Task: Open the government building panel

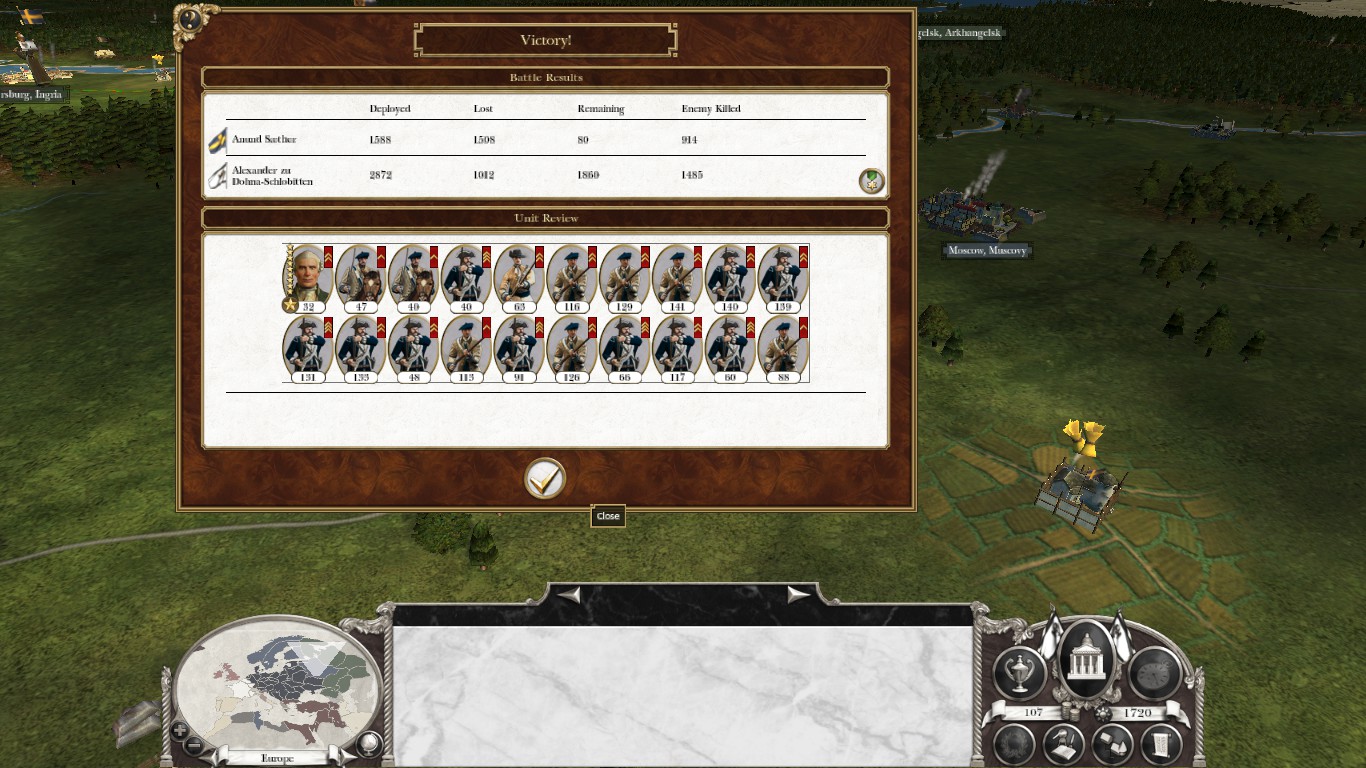Action: click(1085, 661)
